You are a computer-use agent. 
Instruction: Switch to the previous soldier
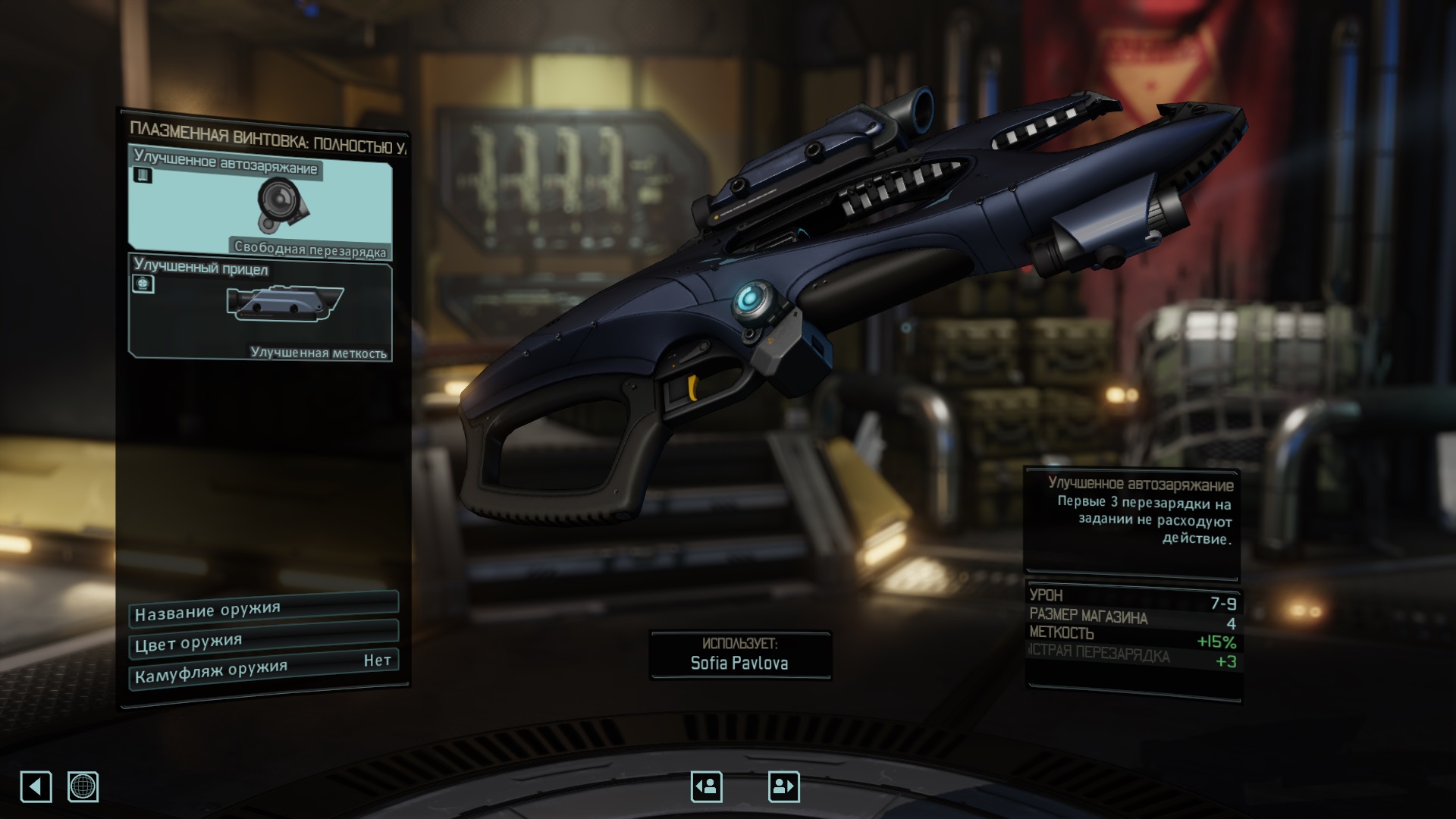click(x=706, y=786)
